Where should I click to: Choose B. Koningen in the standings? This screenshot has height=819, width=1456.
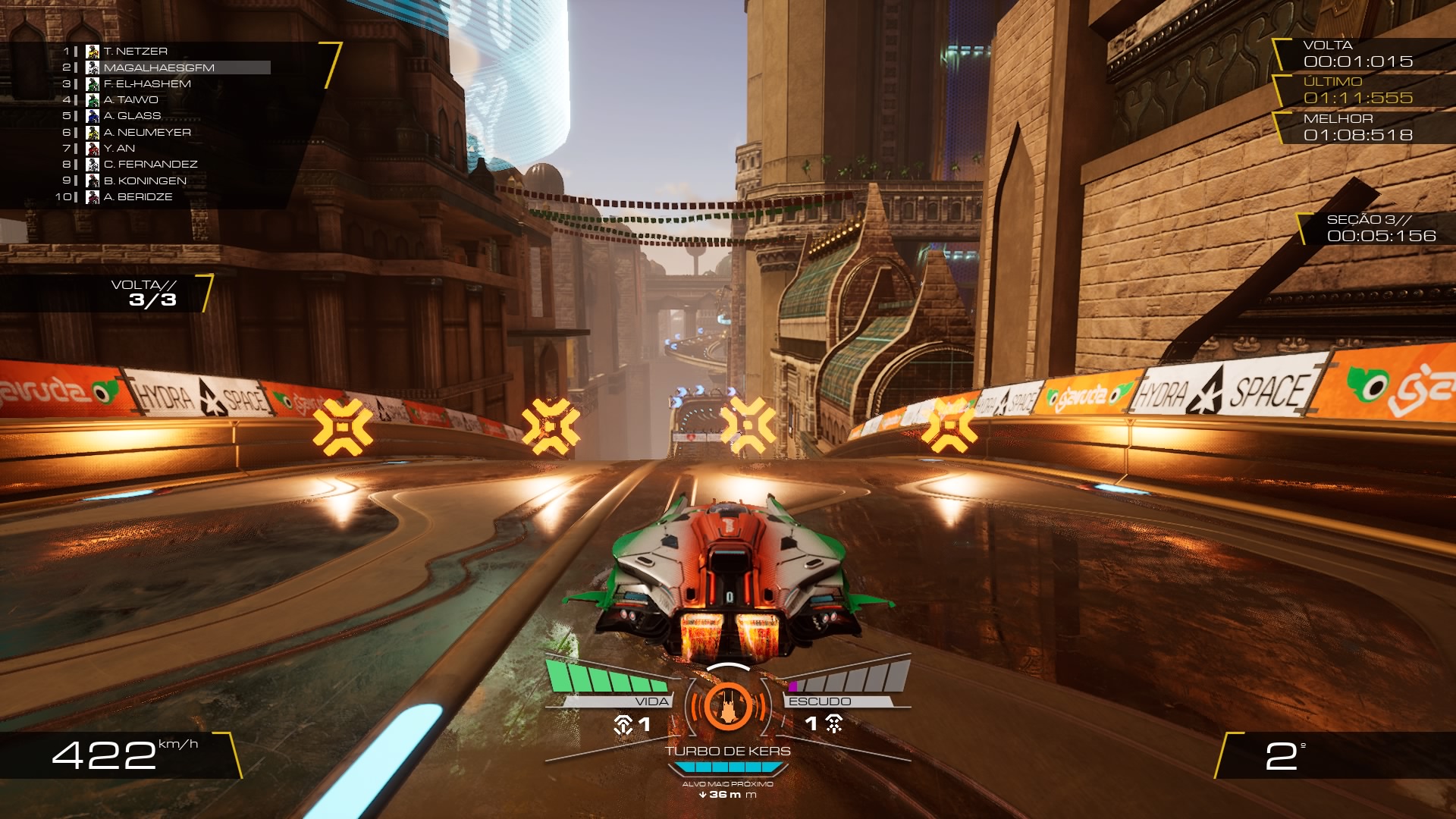(145, 181)
